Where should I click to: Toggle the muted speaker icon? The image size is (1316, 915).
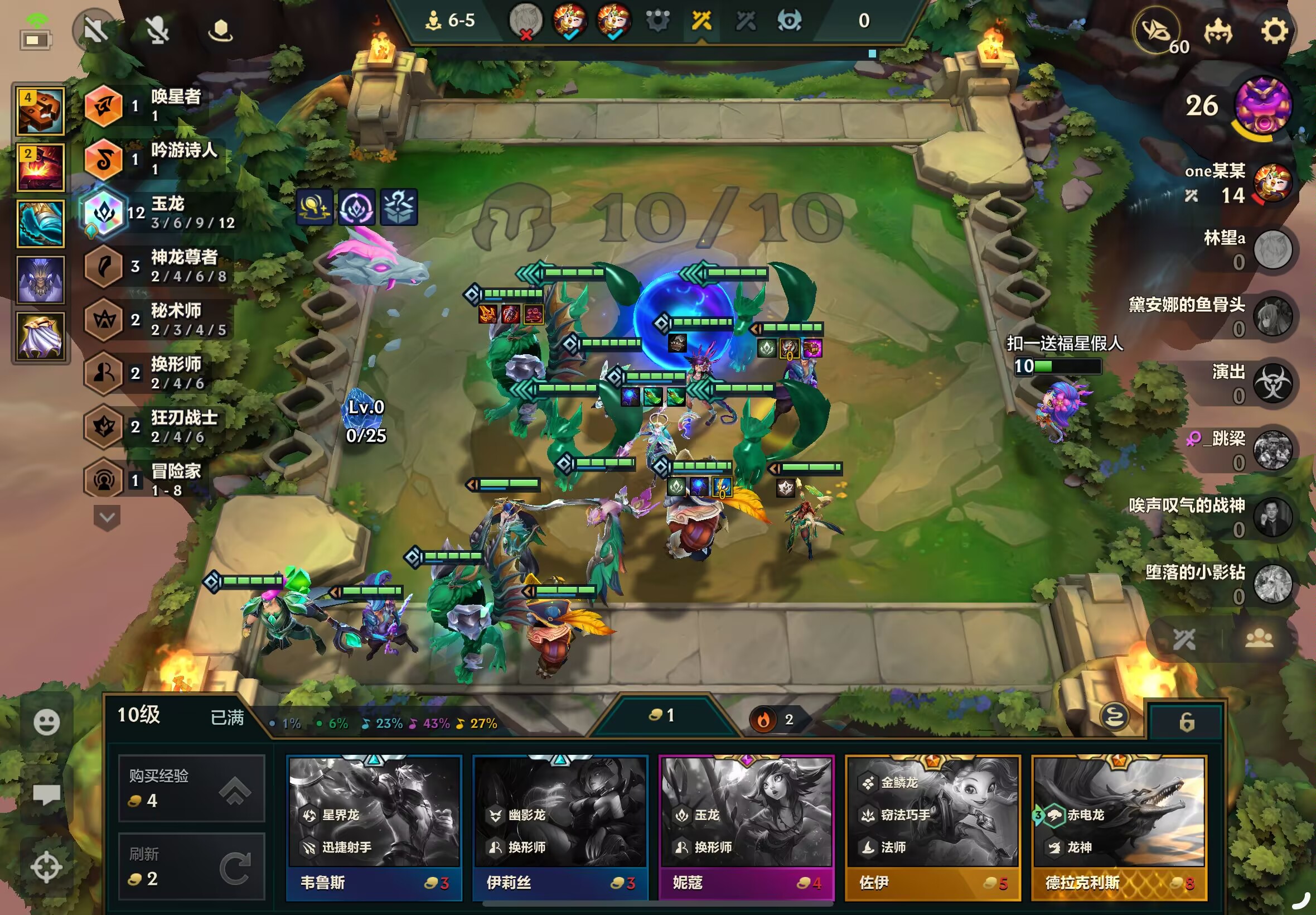pos(96,30)
